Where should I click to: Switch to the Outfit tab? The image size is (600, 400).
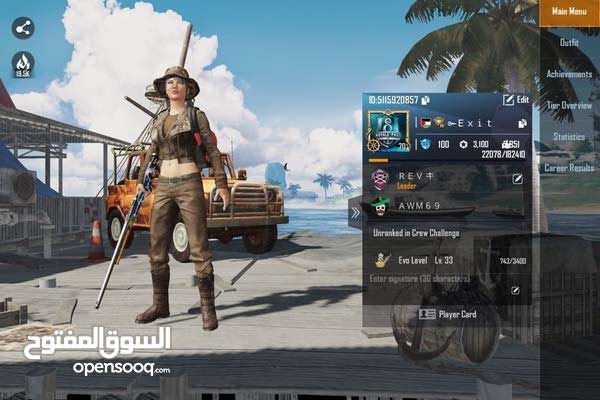coord(569,43)
